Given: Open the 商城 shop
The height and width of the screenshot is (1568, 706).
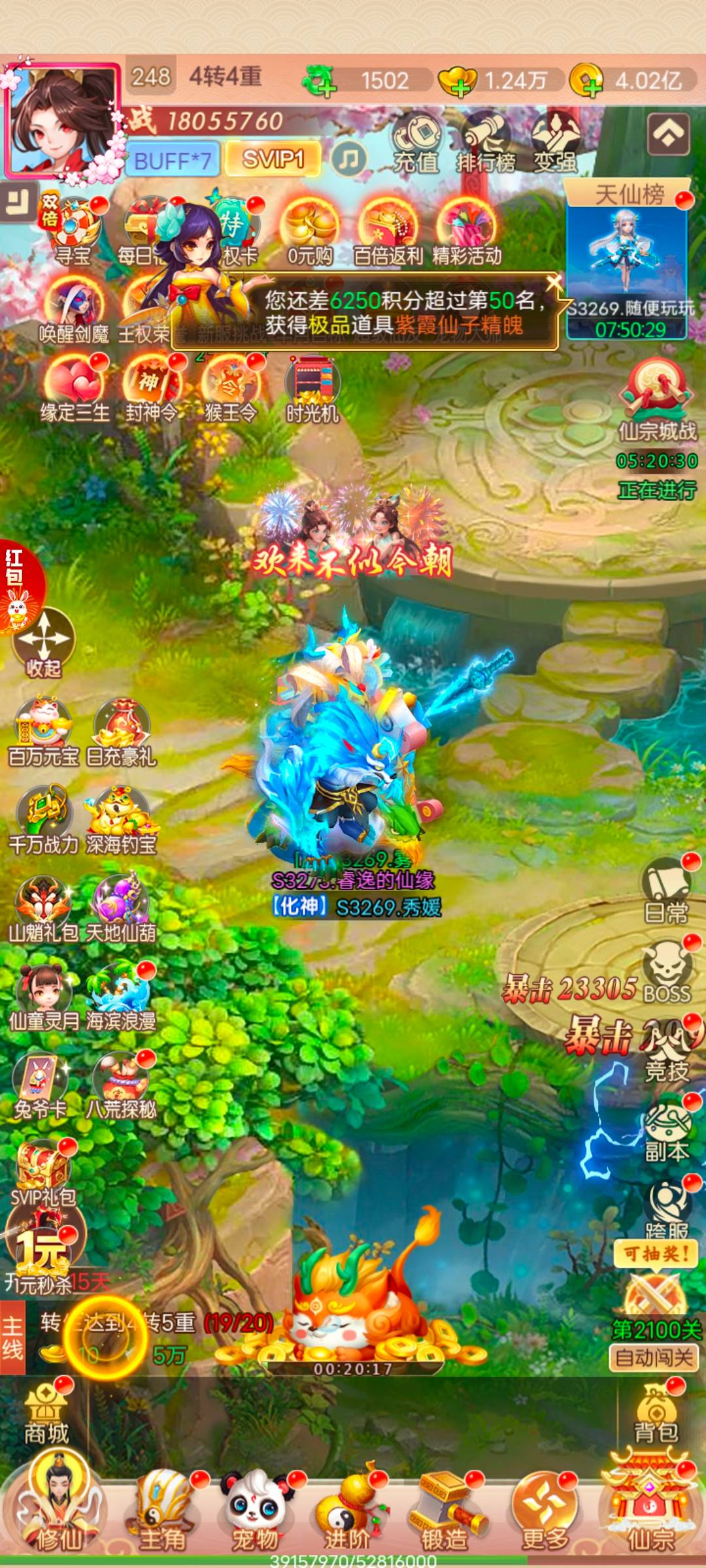Looking at the screenshot, I should coord(46,1415).
